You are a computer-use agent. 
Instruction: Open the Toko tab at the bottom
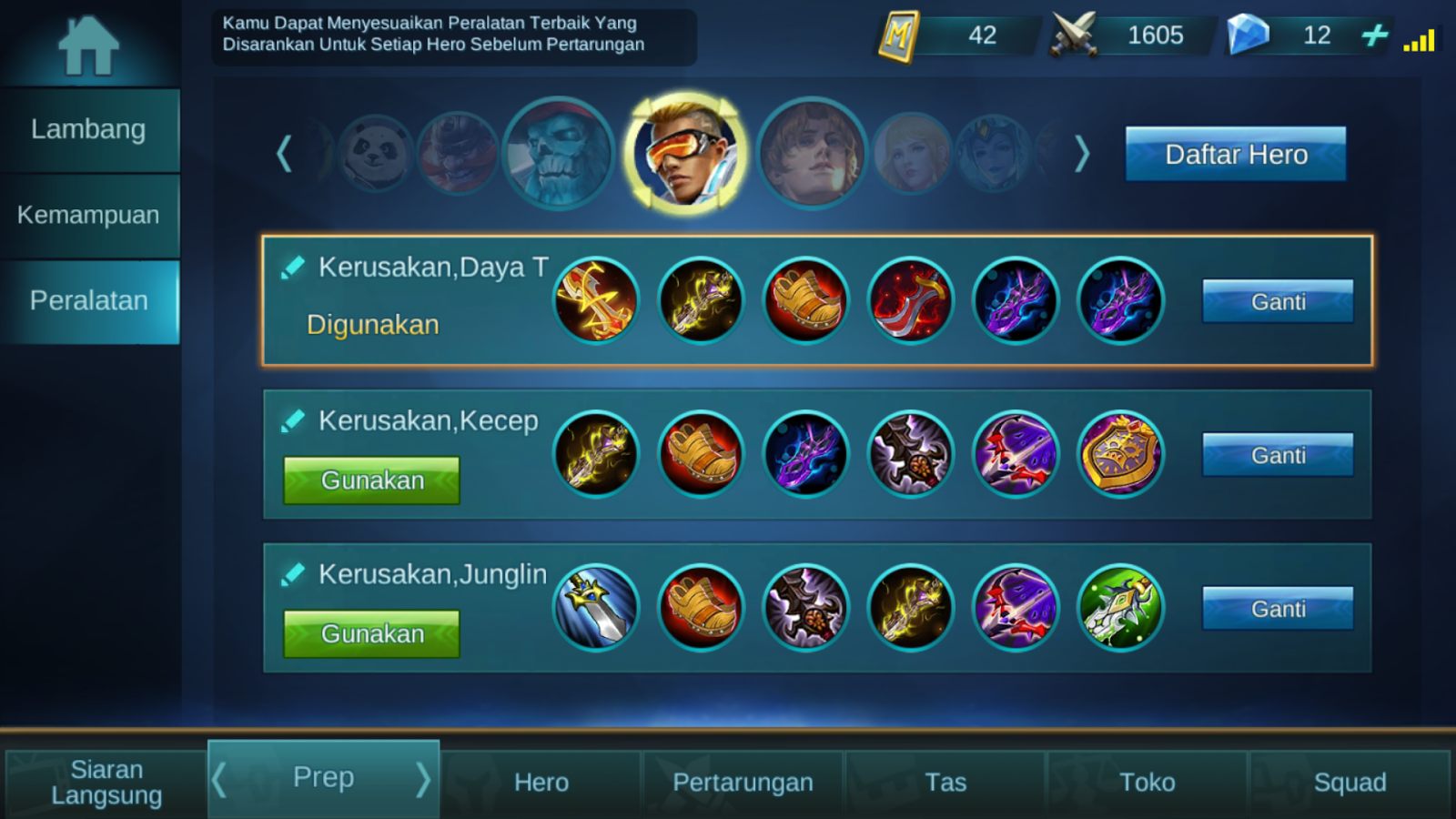tap(1147, 781)
